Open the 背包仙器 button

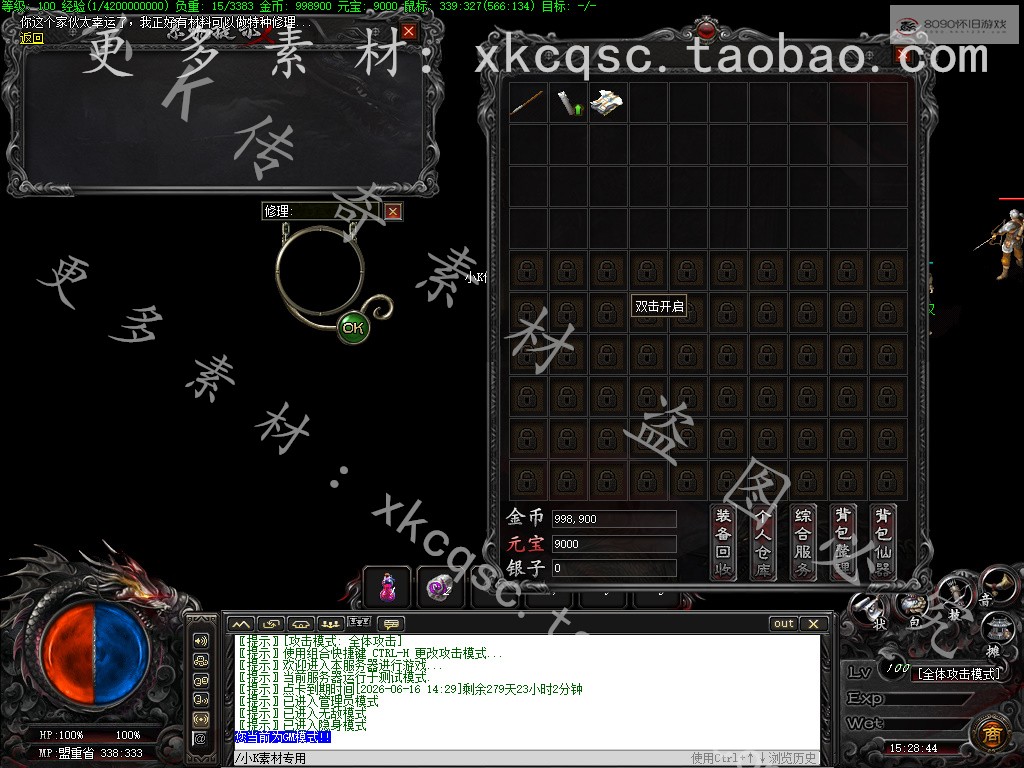883,542
